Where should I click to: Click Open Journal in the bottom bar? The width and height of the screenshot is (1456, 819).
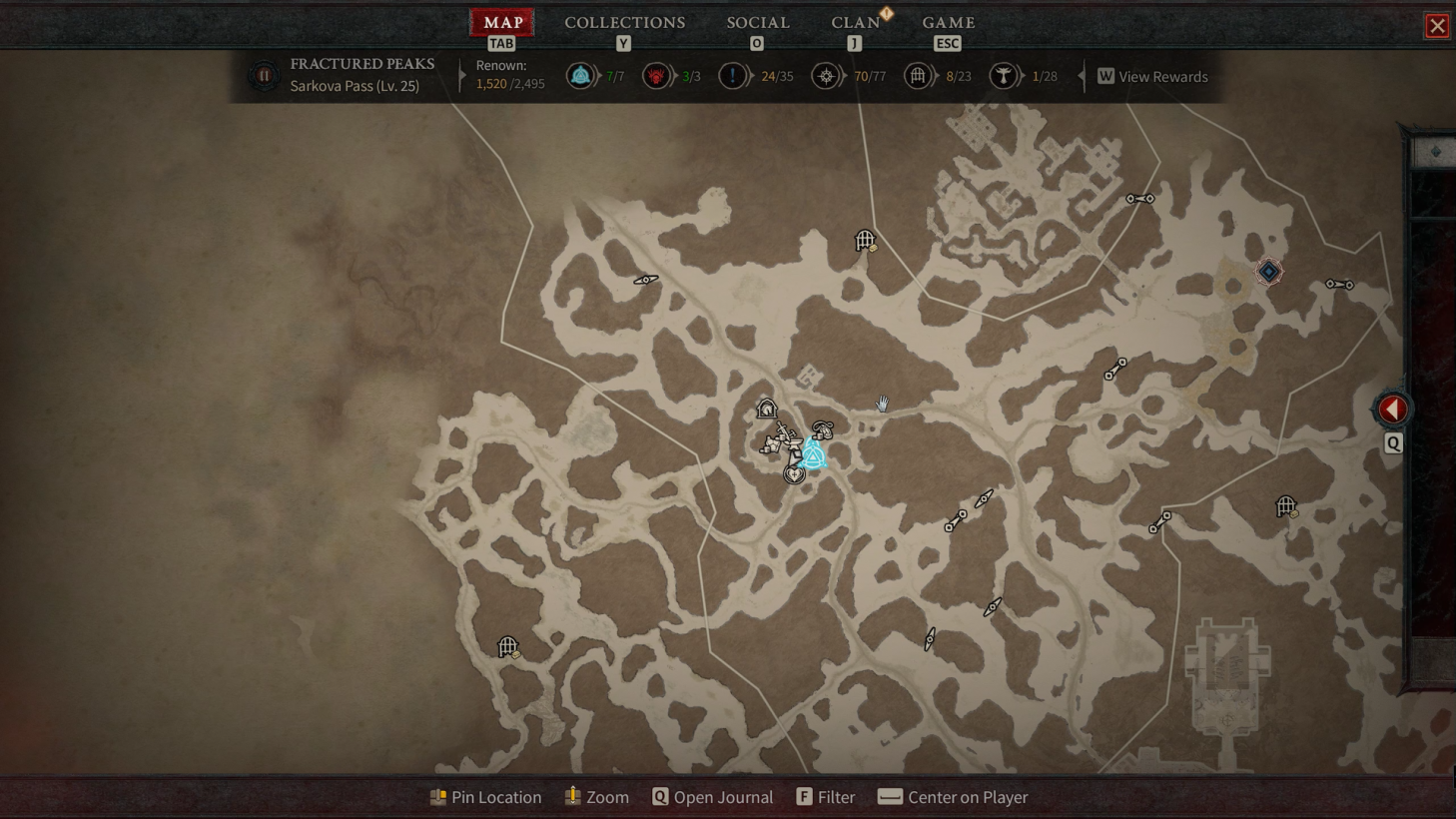tap(712, 797)
